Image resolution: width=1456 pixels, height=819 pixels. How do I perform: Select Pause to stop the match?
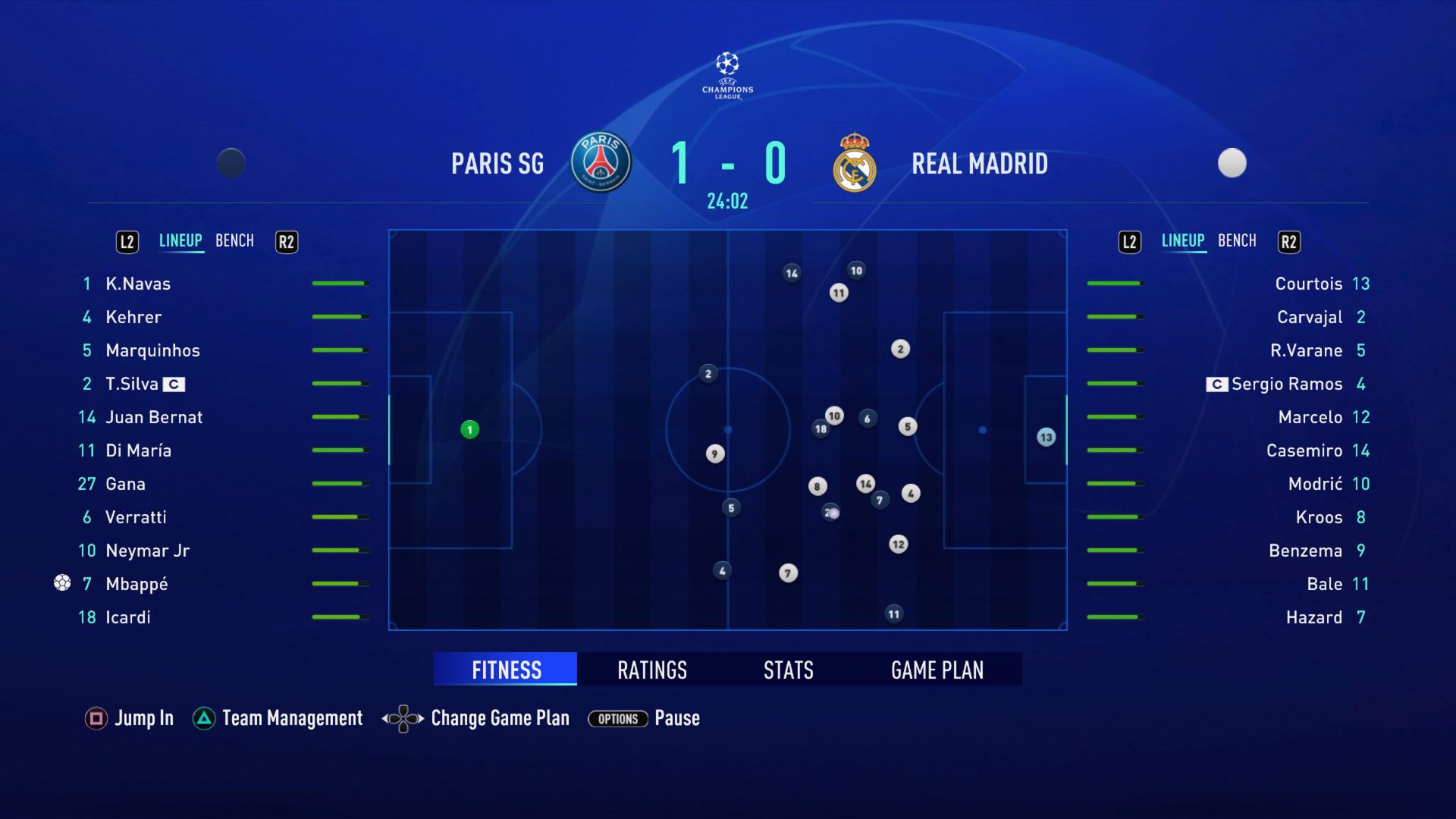tap(677, 718)
